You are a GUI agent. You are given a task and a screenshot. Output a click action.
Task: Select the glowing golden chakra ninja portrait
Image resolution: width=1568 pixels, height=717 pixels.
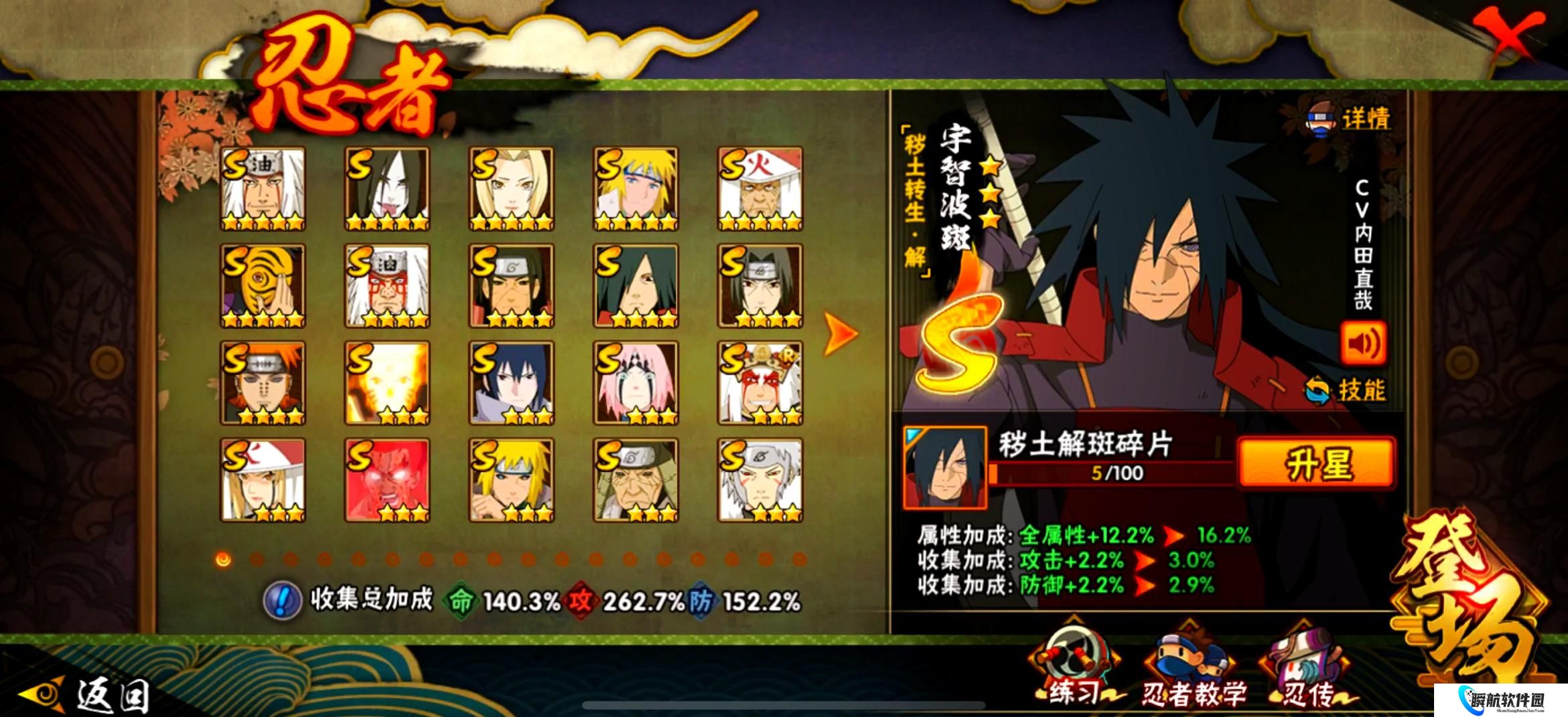(x=387, y=383)
